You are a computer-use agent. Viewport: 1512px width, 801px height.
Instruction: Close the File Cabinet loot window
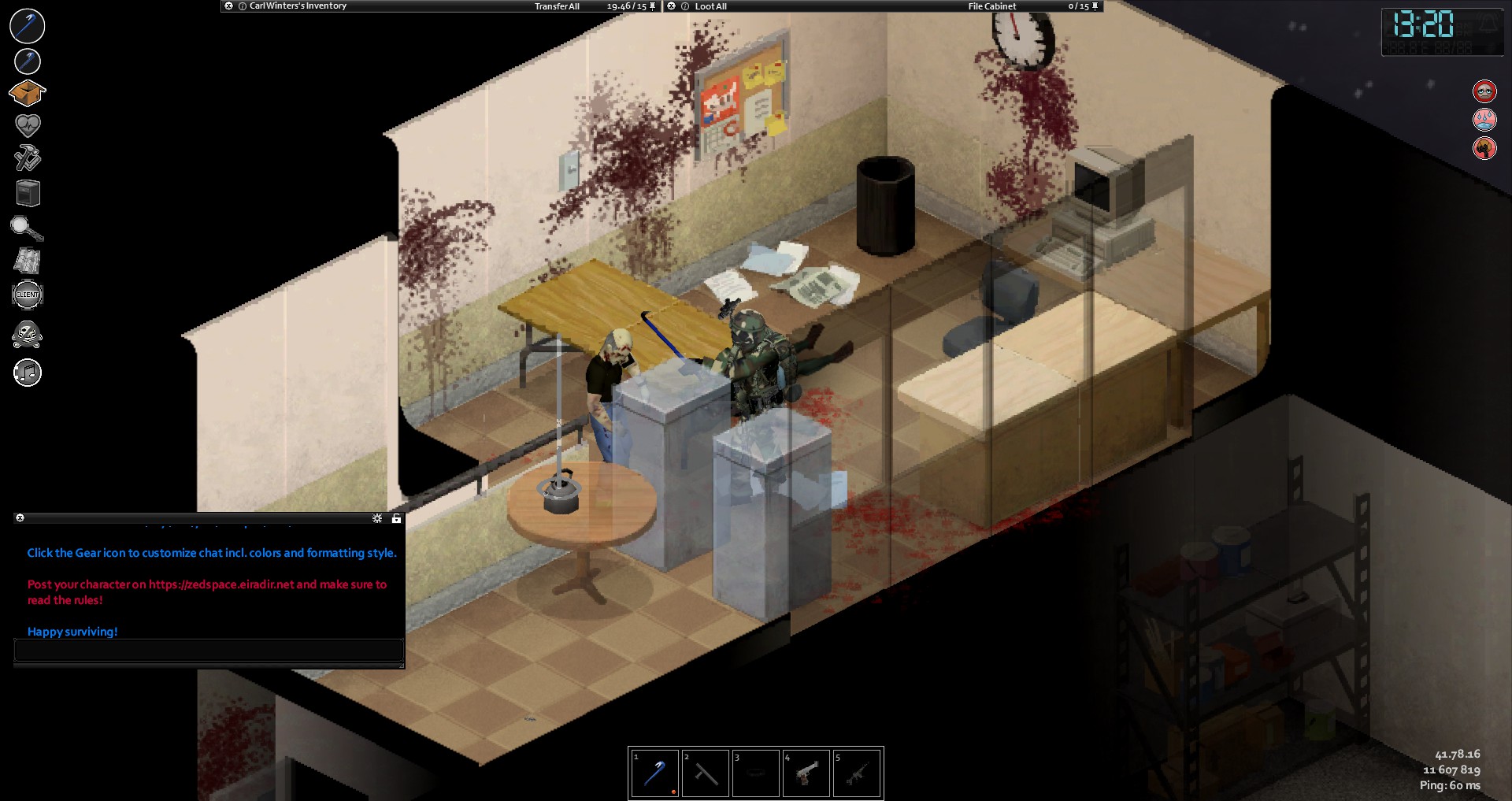pyautogui.click(x=672, y=6)
